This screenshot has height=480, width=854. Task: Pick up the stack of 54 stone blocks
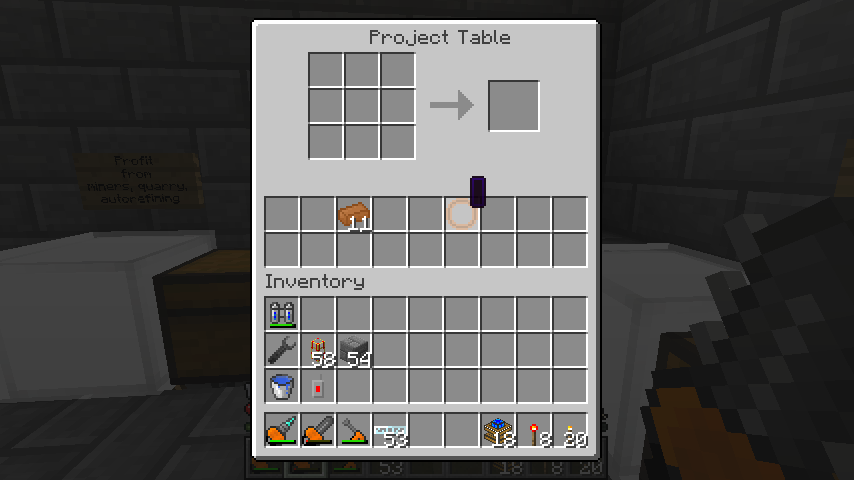354,350
